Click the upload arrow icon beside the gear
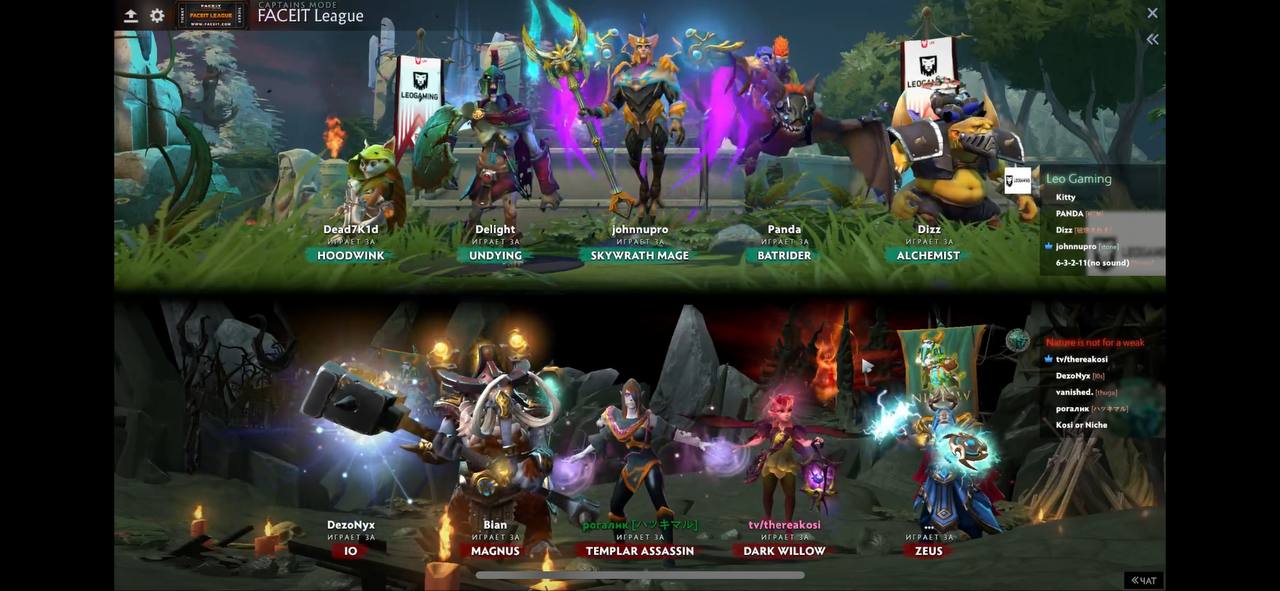Image resolution: width=1280 pixels, height=591 pixels. click(x=131, y=15)
